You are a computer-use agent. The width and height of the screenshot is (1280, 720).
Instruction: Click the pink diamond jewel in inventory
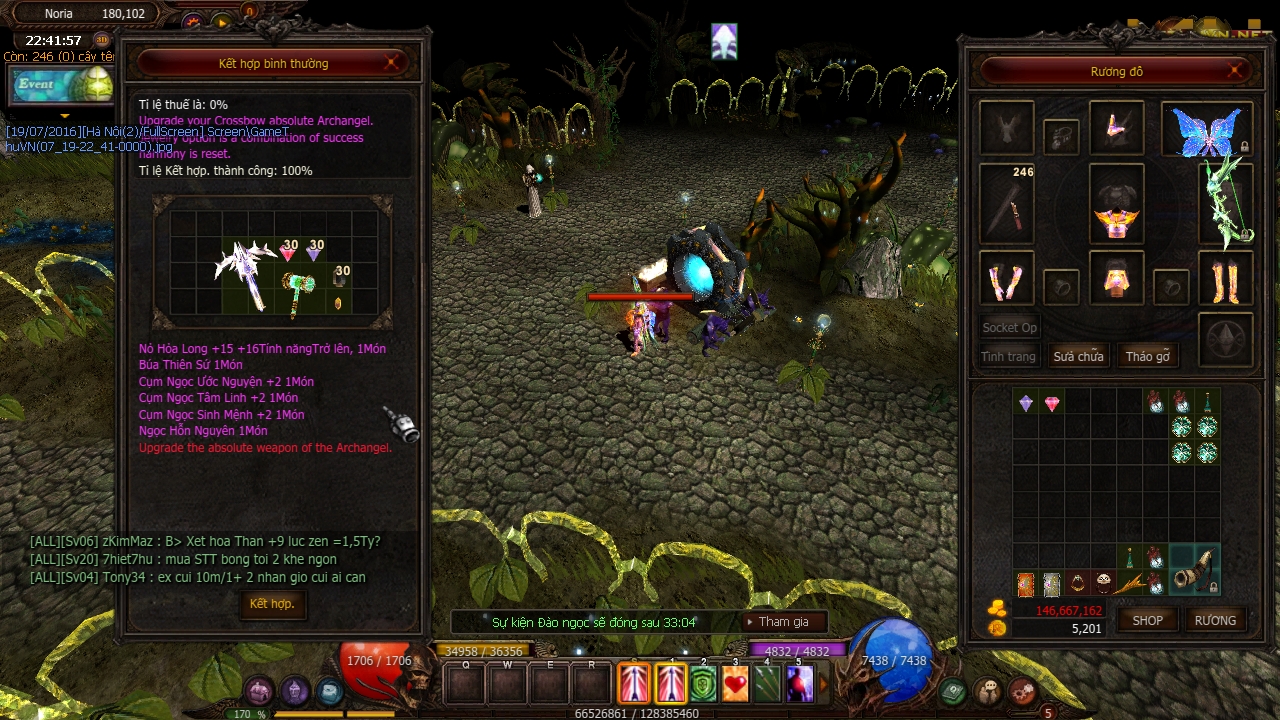[x=1052, y=403]
